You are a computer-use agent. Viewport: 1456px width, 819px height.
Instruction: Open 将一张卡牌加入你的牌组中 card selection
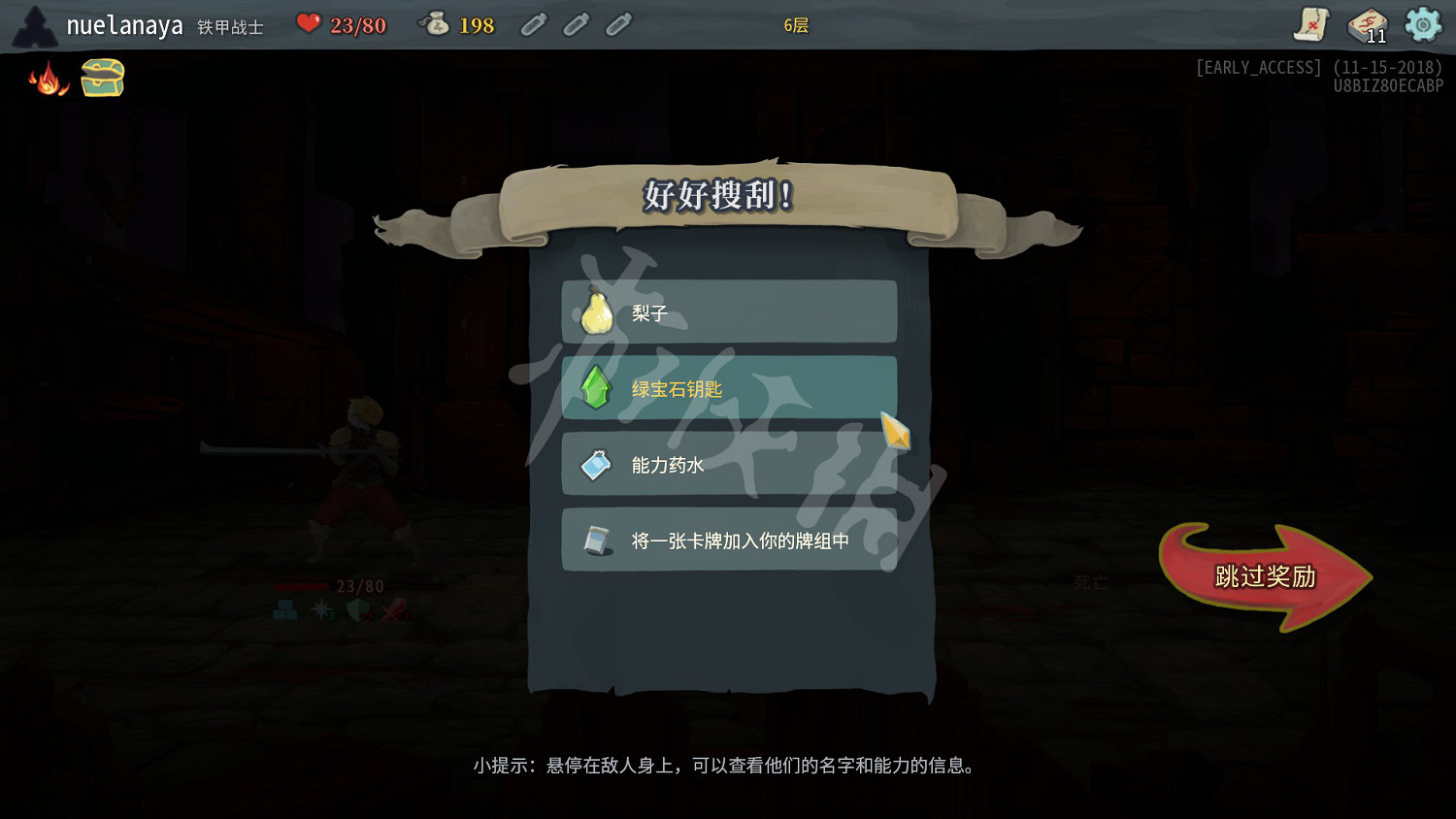click(x=728, y=540)
